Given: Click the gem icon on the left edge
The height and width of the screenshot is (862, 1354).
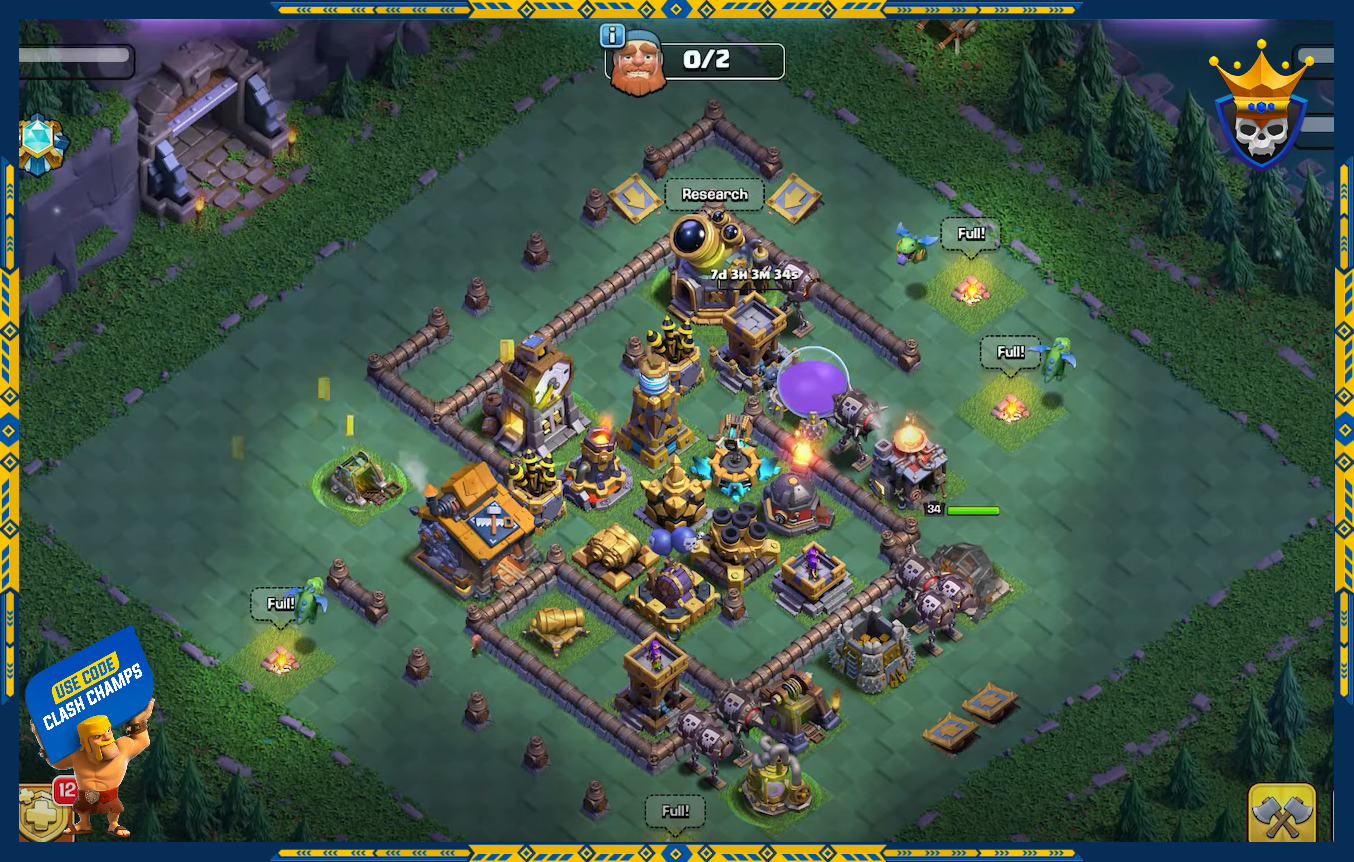Looking at the screenshot, I should point(41,145).
